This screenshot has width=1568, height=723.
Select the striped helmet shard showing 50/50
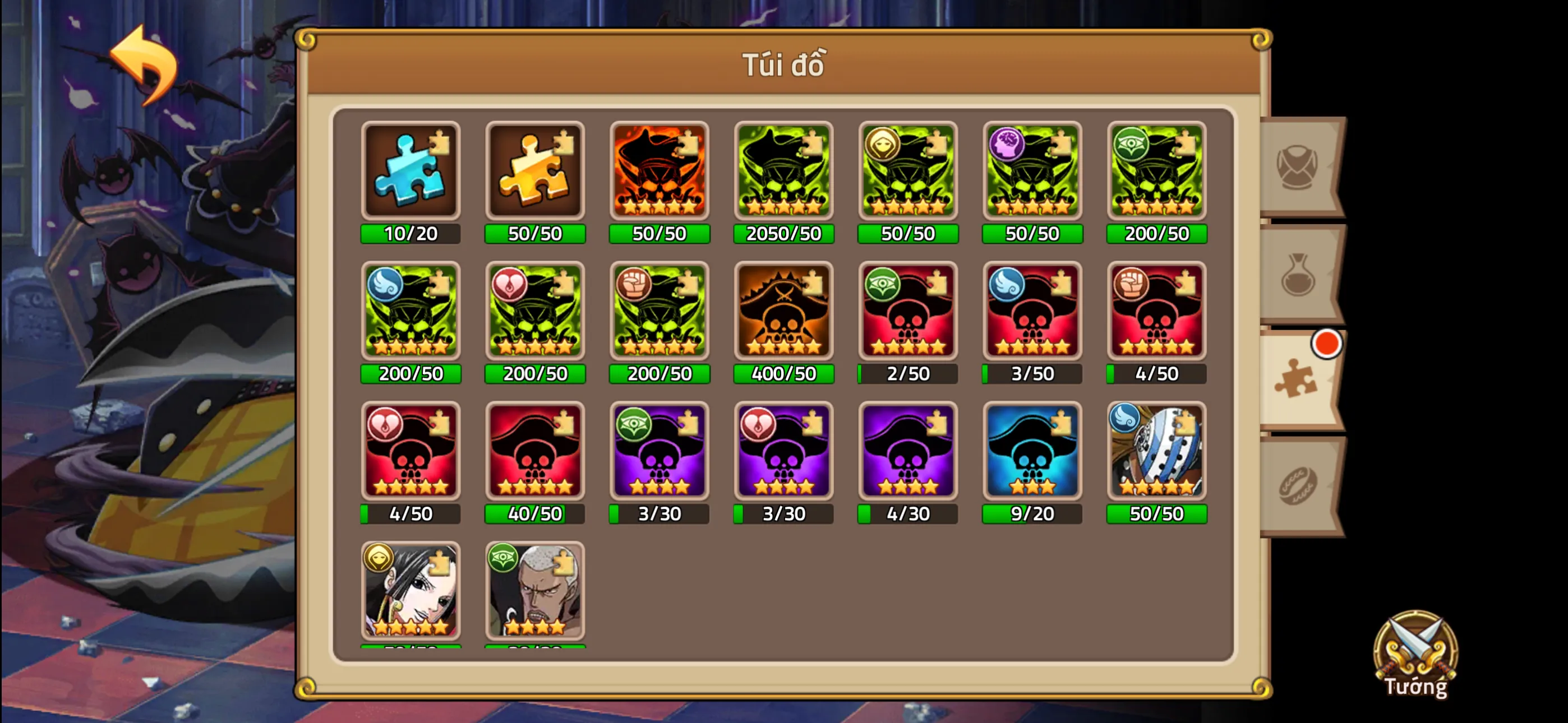[x=1156, y=452]
